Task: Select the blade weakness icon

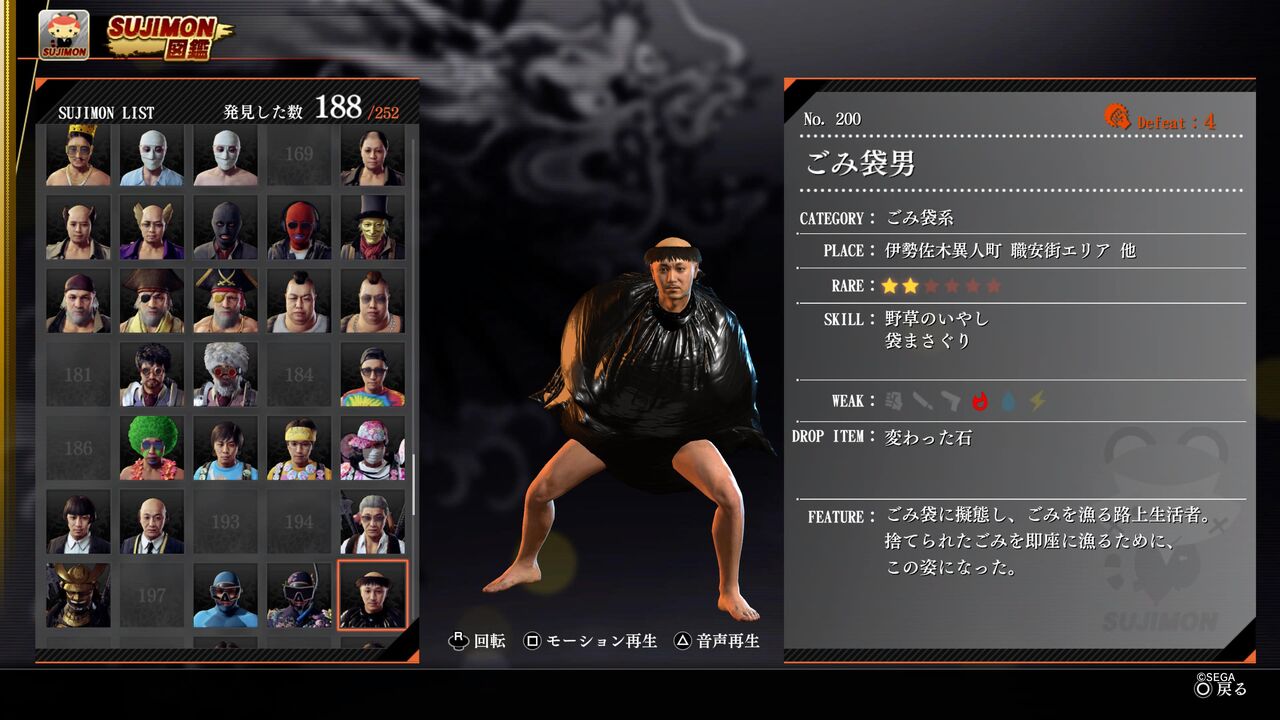Action: (923, 400)
